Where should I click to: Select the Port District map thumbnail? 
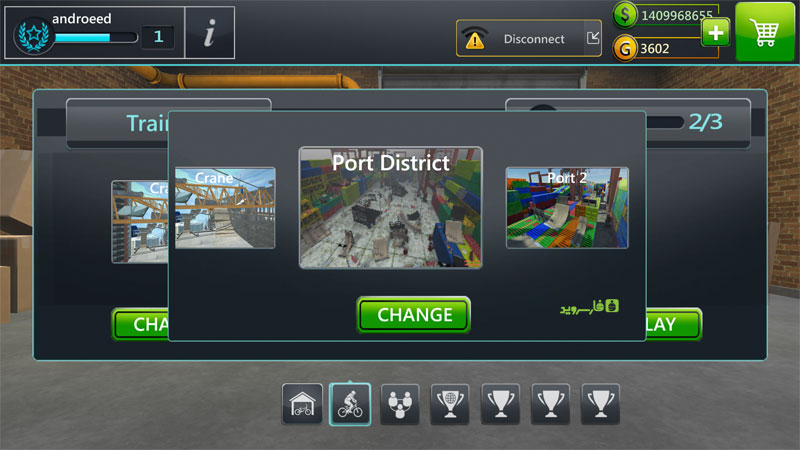(x=390, y=207)
